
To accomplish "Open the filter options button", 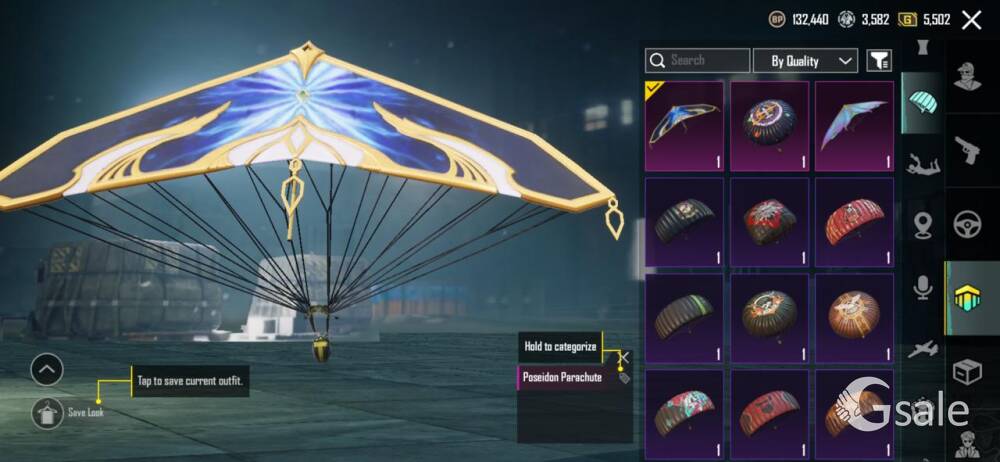I will [878, 61].
